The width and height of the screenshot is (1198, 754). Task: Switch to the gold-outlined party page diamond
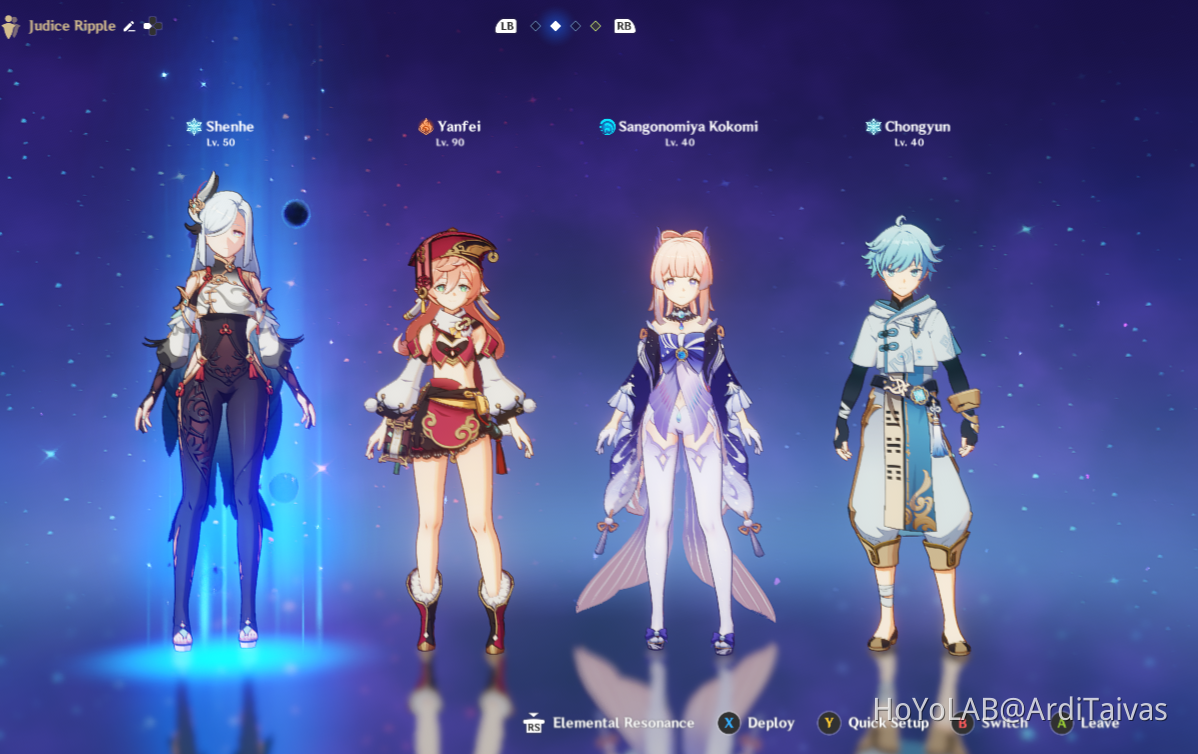[x=596, y=26]
